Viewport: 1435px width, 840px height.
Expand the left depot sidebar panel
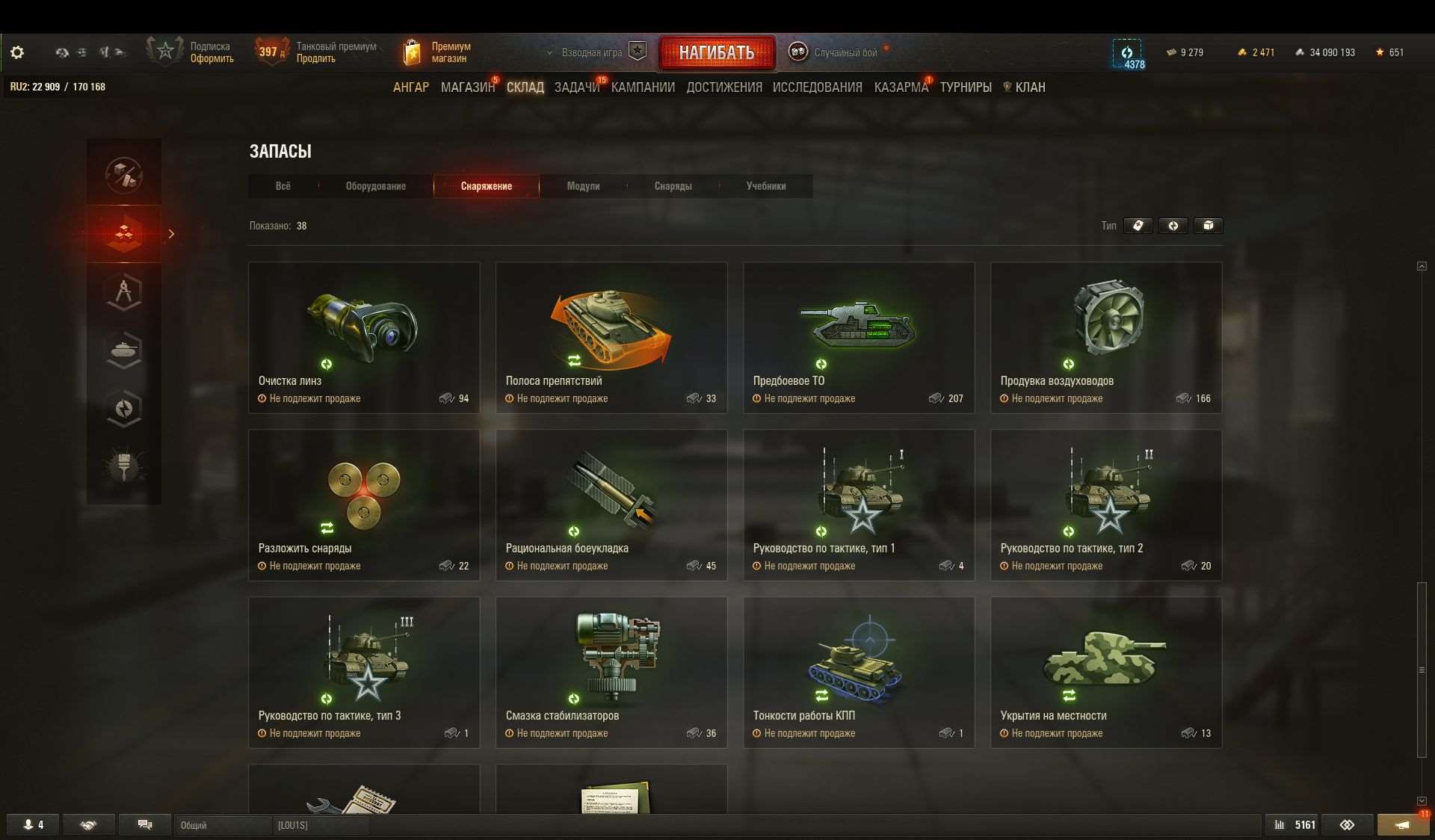(x=172, y=234)
